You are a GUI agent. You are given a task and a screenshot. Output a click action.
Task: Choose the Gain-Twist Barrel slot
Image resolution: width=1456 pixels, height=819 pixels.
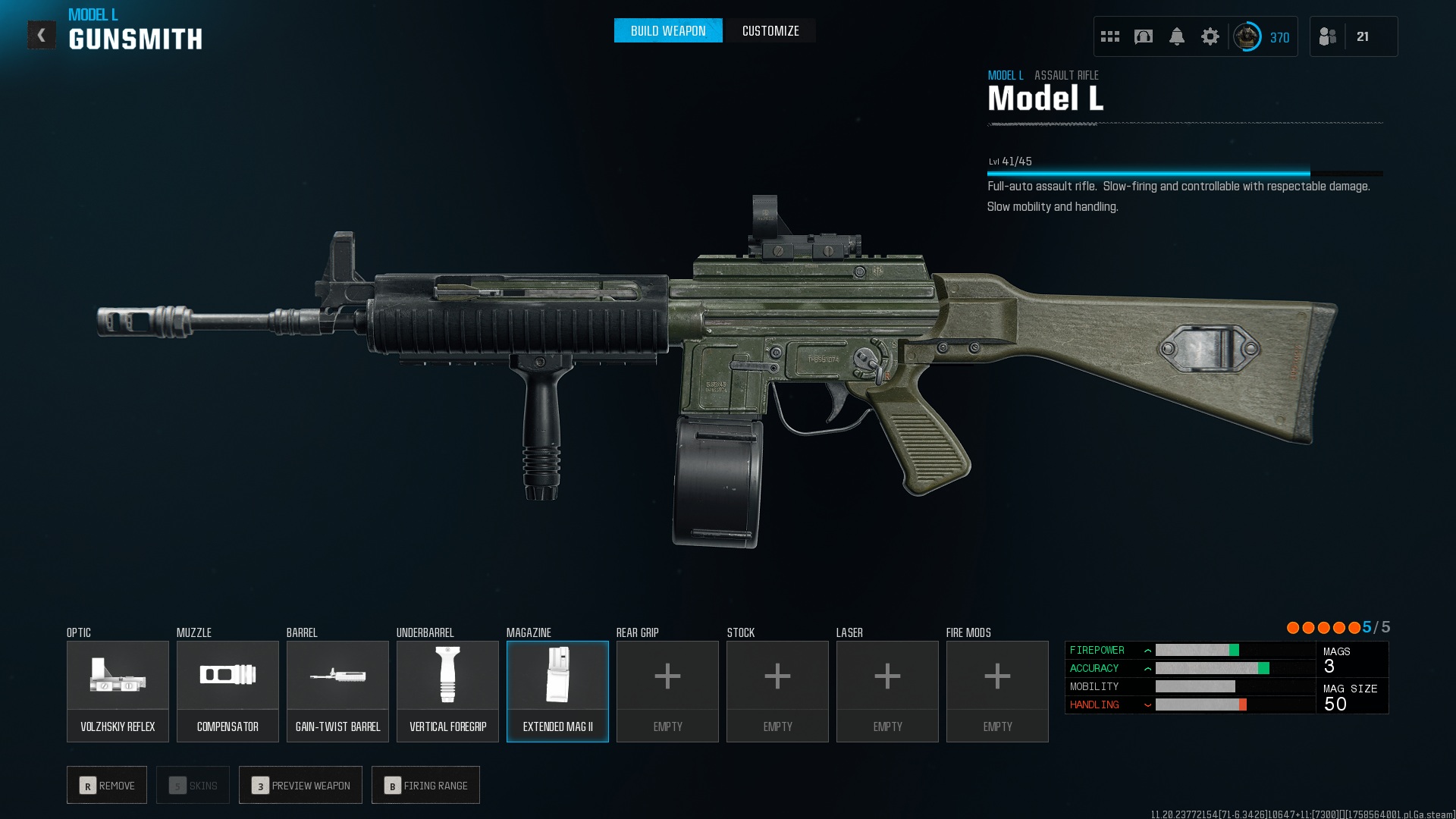(x=337, y=691)
